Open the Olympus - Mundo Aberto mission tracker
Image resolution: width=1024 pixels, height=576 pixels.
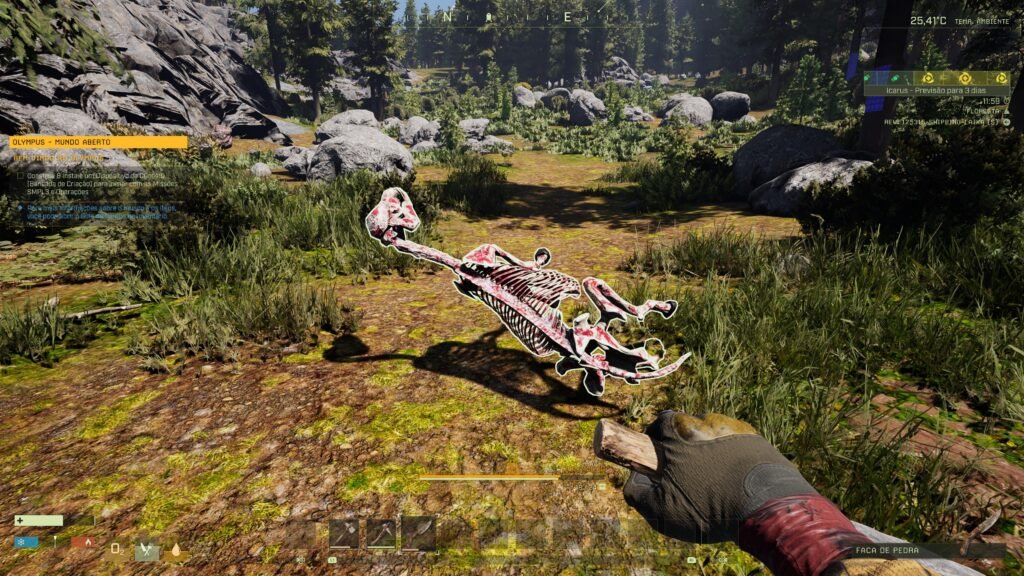point(98,142)
